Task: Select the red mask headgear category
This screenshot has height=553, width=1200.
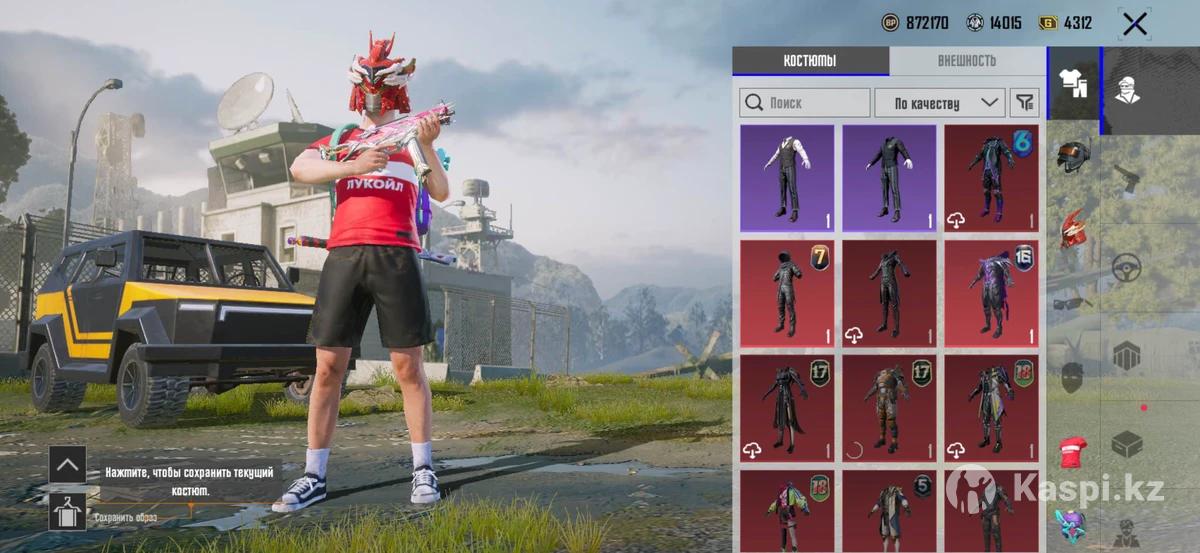Action: 1073,228
